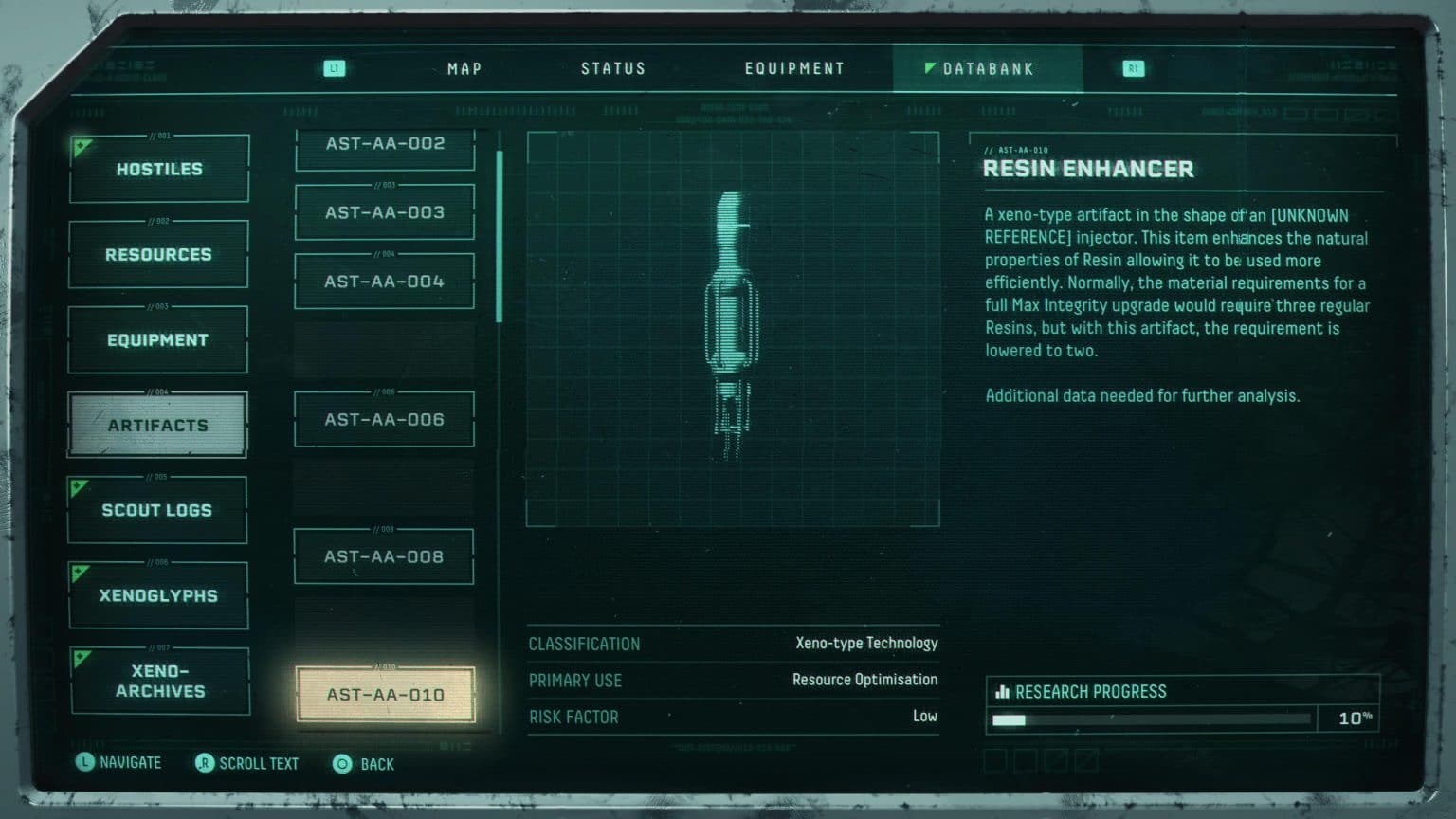This screenshot has width=1456, height=819.
Task: Switch to the STATUS tab
Action: point(613,67)
